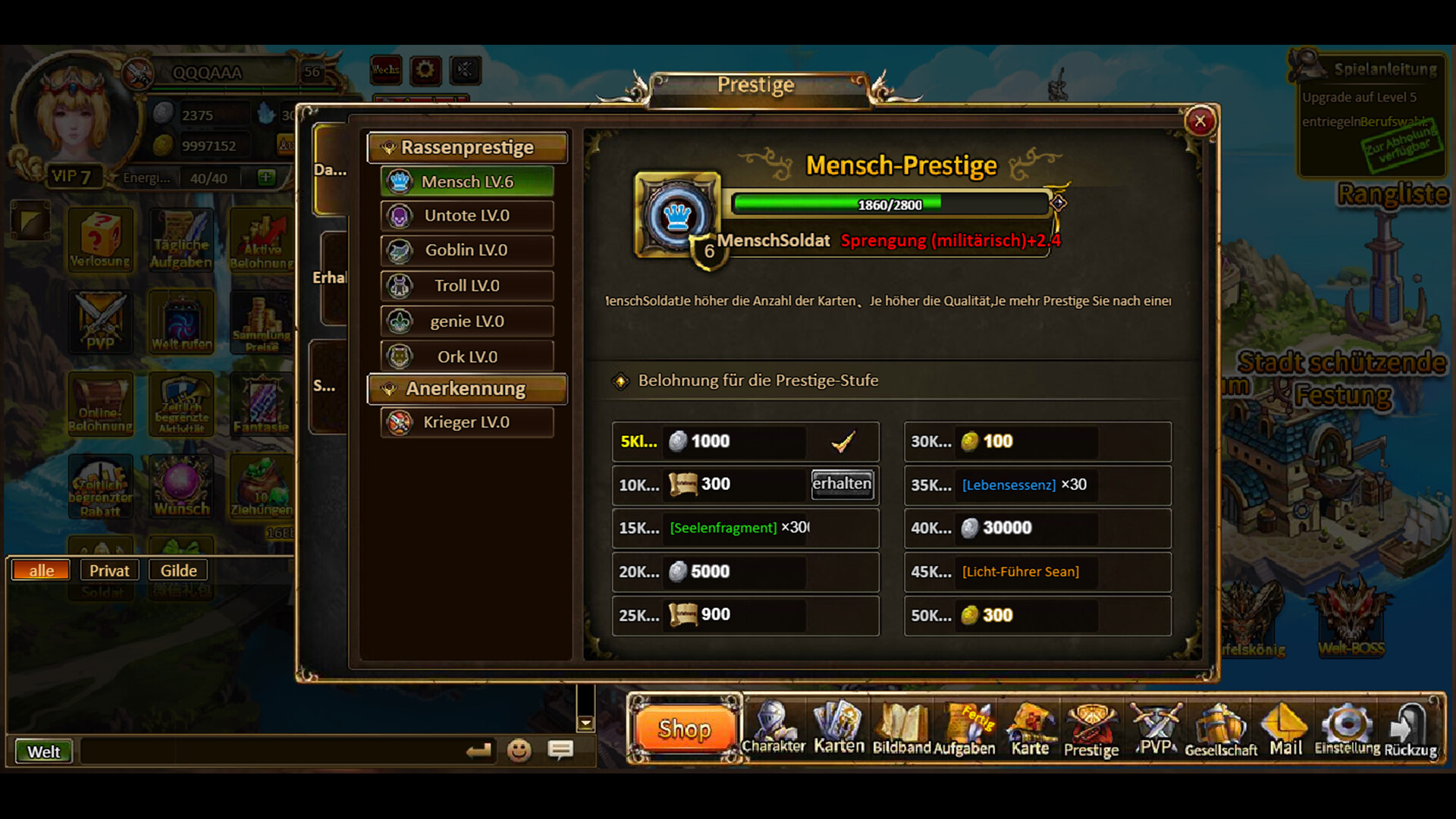
Task: Select Krieger LV.0 under Anerkennung
Action: point(467,422)
